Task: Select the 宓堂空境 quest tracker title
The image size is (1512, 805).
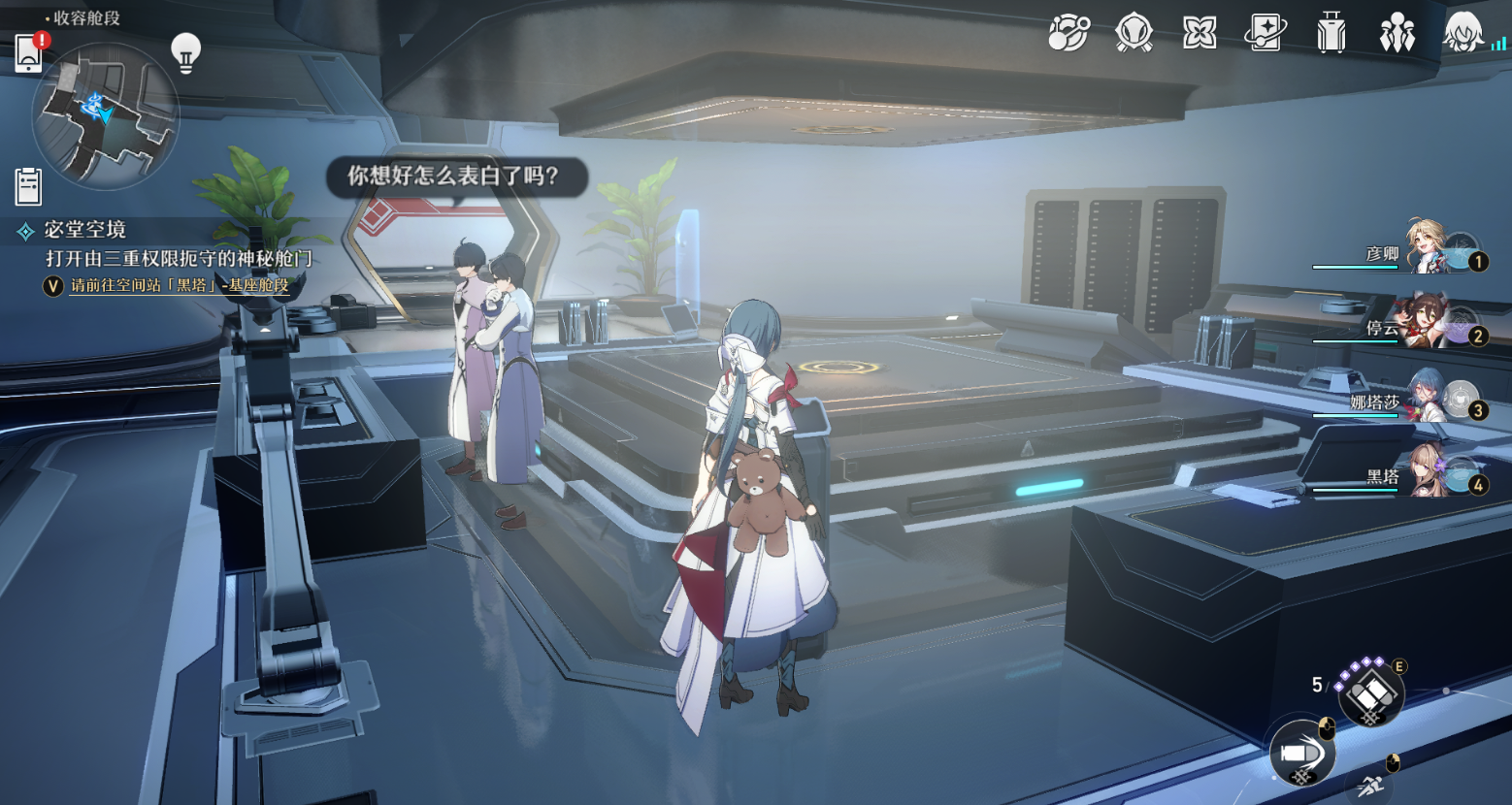Action: click(85, 230)
